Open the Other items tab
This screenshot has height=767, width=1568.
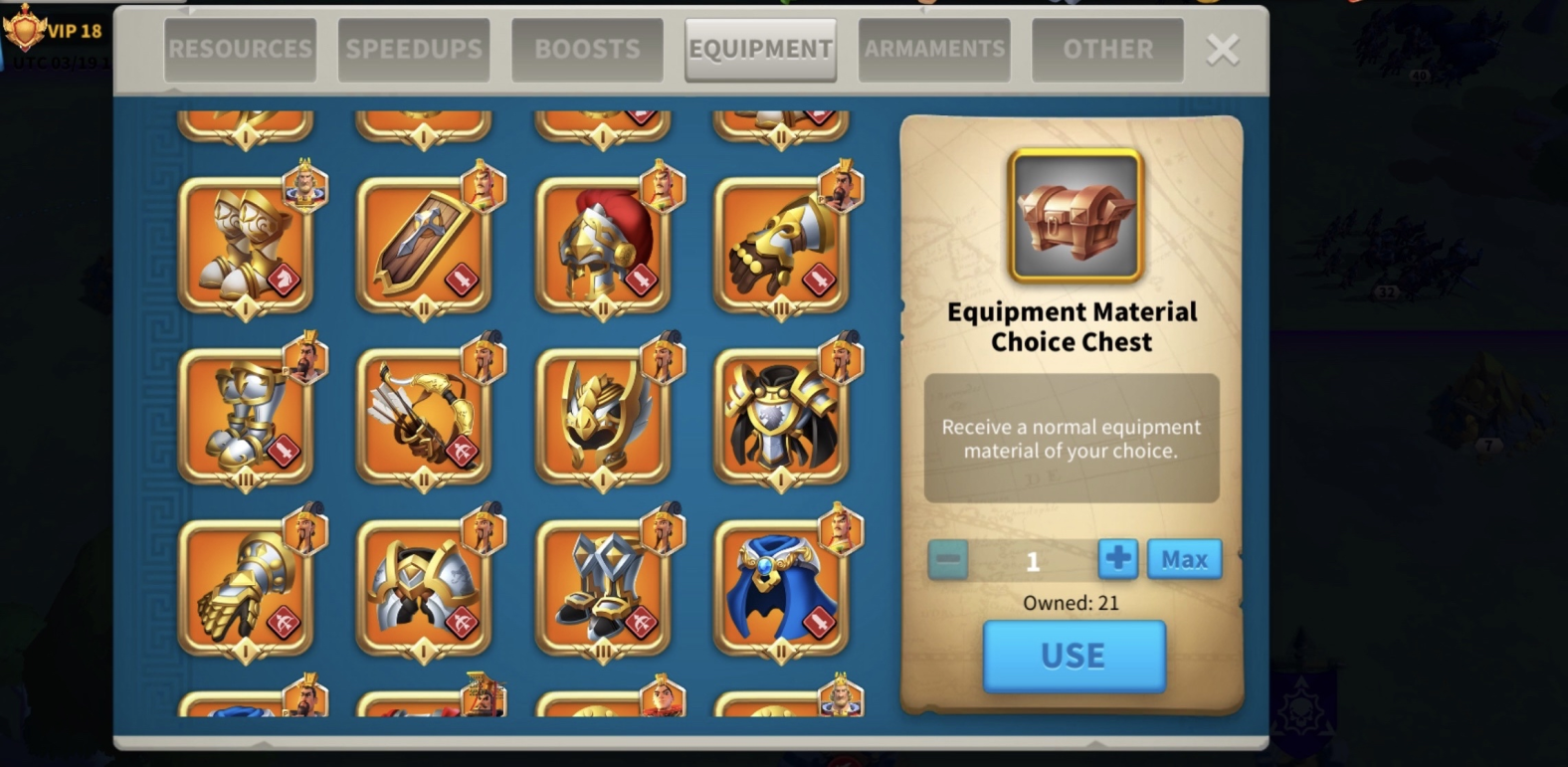pyautogui.click(x=1107, y=49)
